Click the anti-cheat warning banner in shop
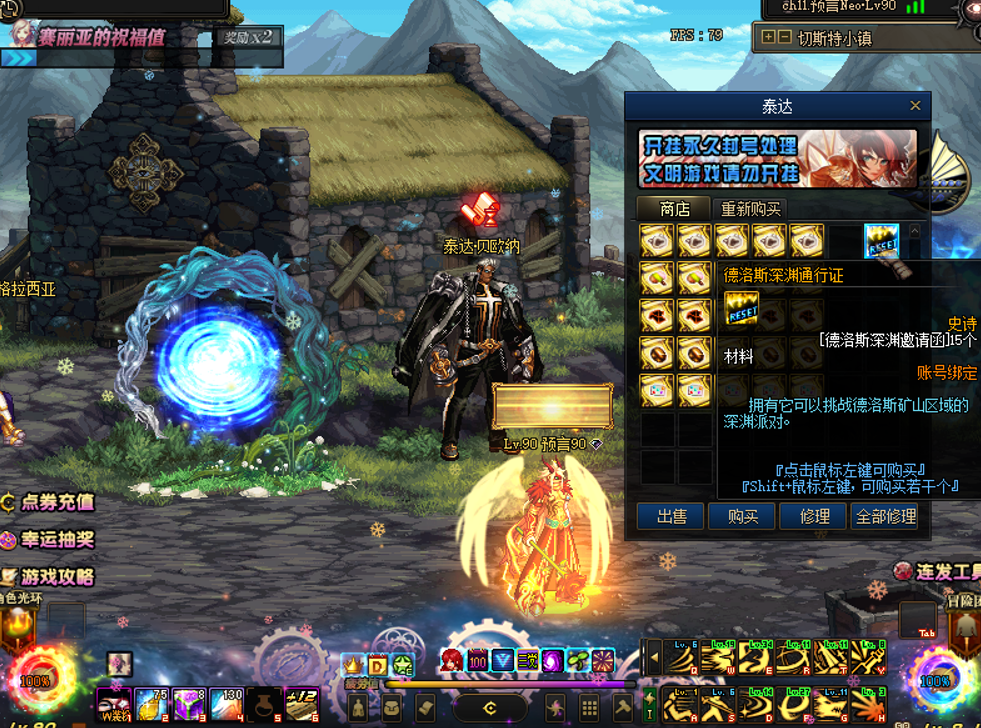Viewport: 981px width, 728px height. tap(777, 159)
